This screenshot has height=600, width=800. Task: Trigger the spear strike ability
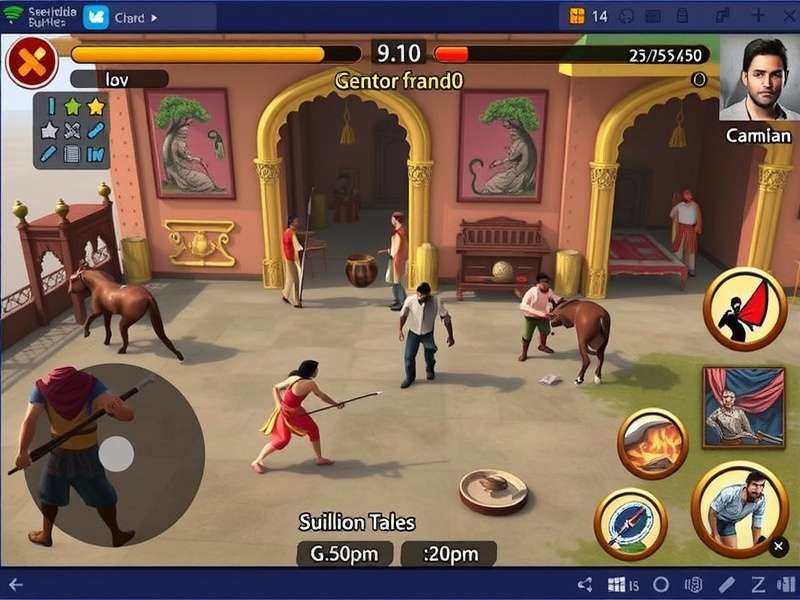[x=630, y=523]
